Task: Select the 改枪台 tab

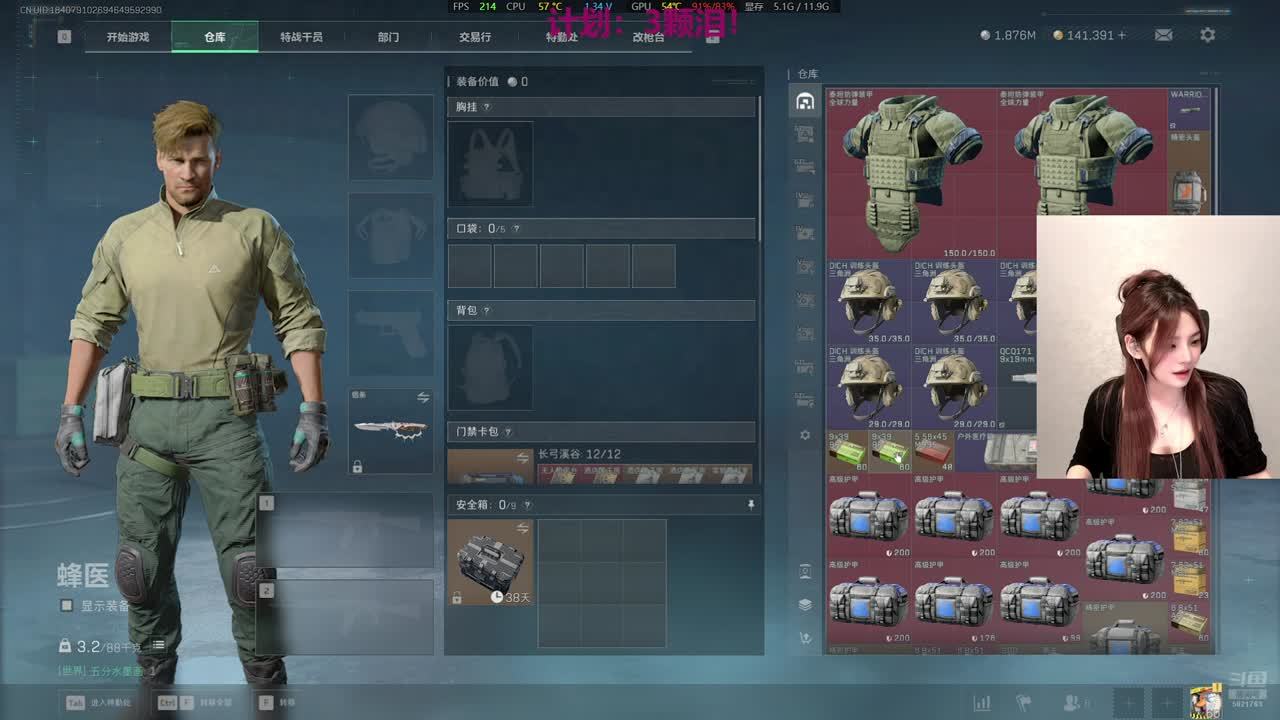Action: (x=648, y=37)
